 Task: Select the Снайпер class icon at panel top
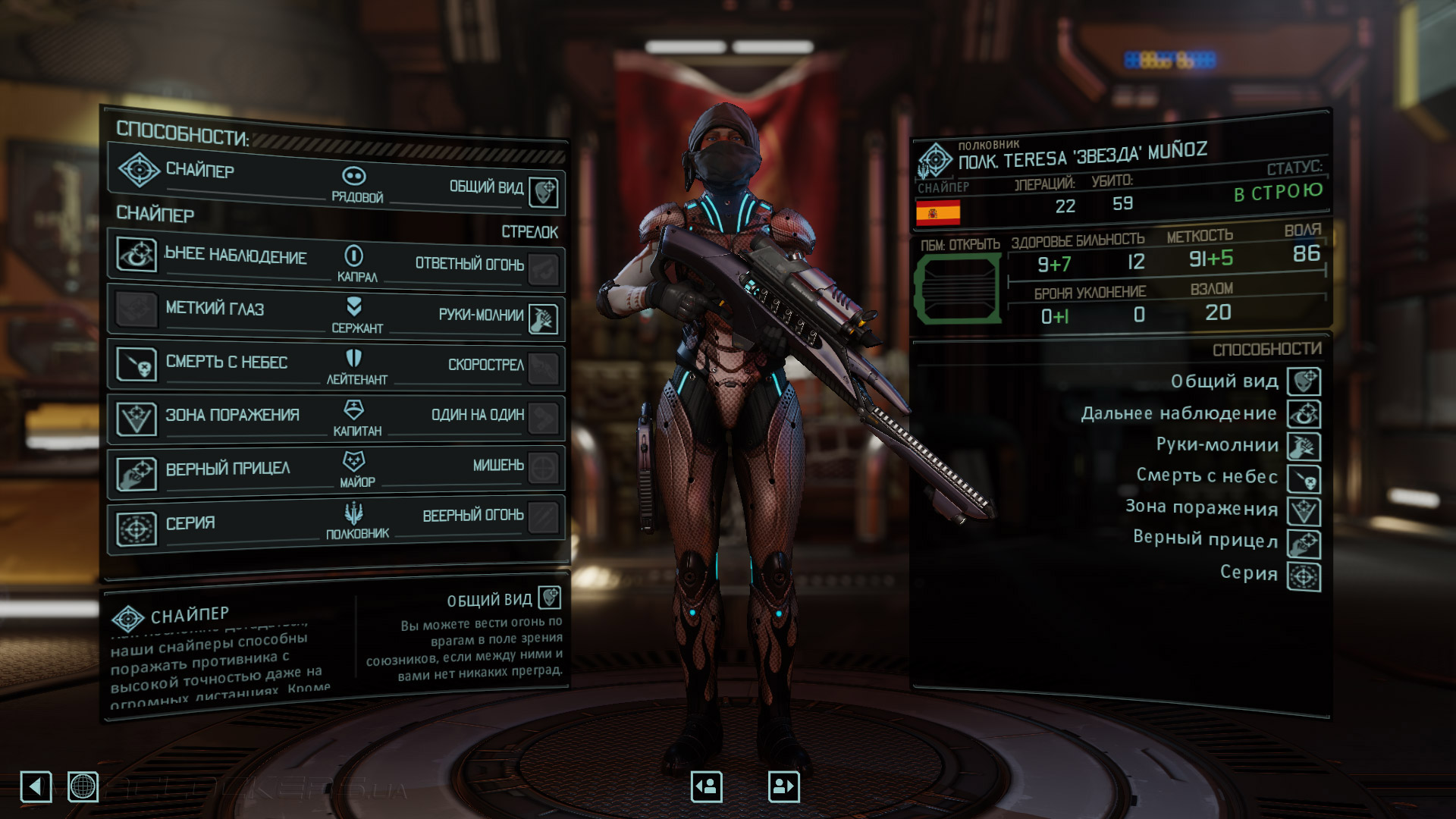pos(137,171)
